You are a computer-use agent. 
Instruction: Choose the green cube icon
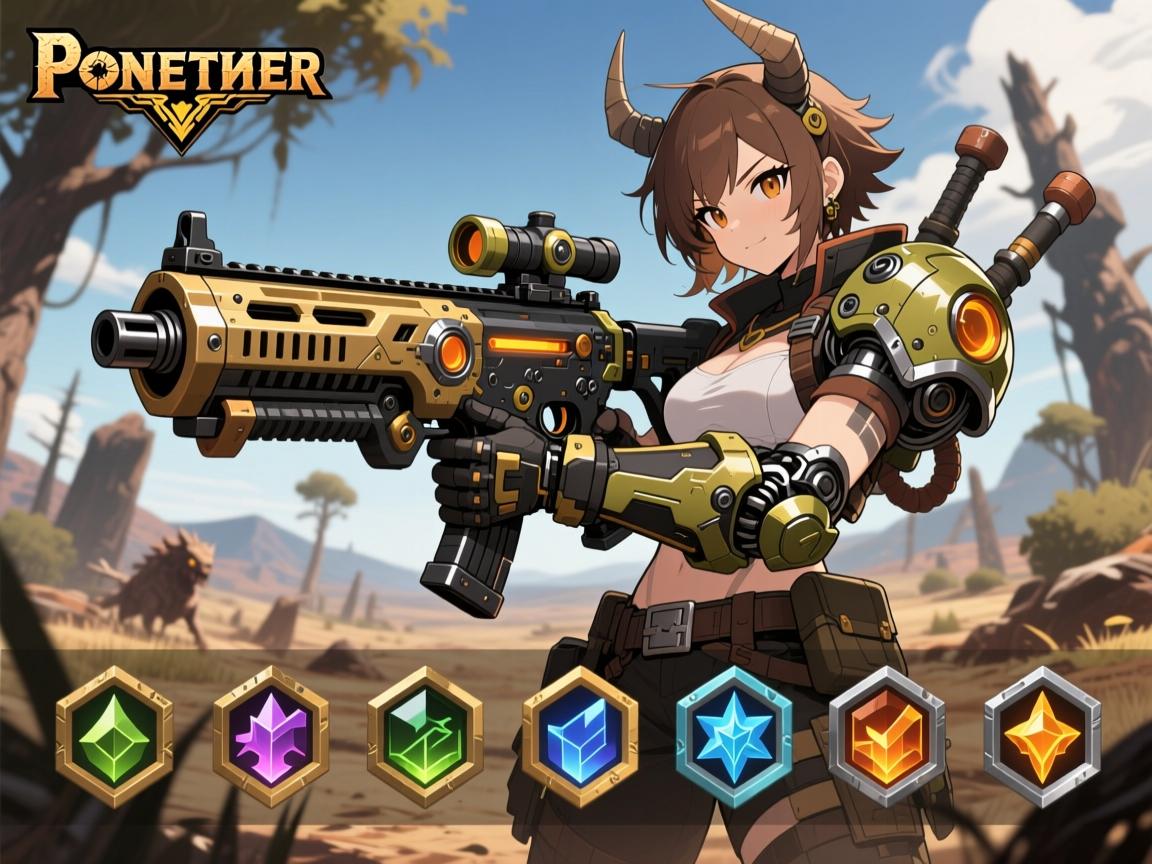(x=425, y=738)
